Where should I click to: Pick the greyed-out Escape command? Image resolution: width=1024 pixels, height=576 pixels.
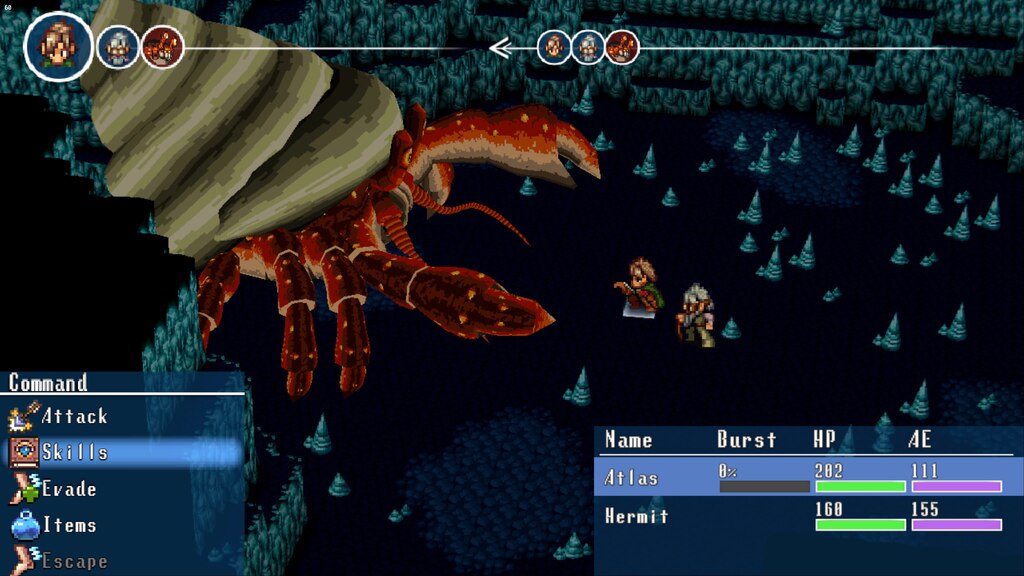tap(72, 560)
